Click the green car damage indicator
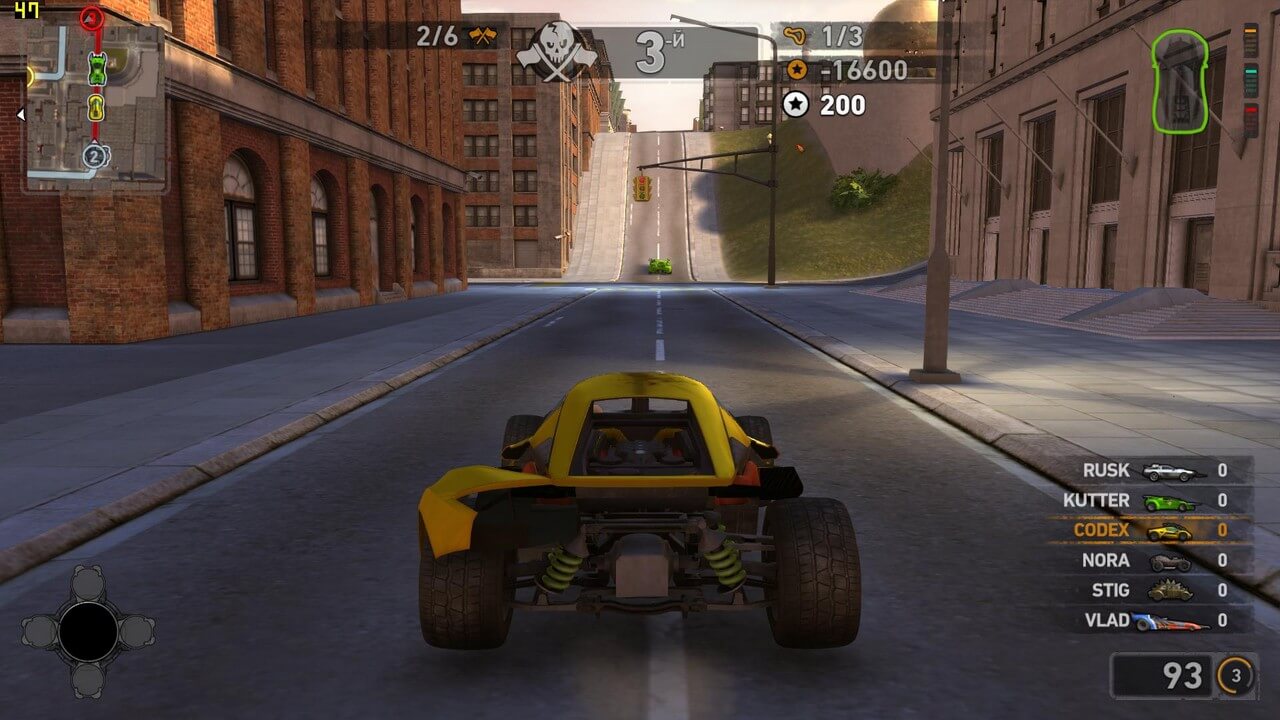 1187,85
